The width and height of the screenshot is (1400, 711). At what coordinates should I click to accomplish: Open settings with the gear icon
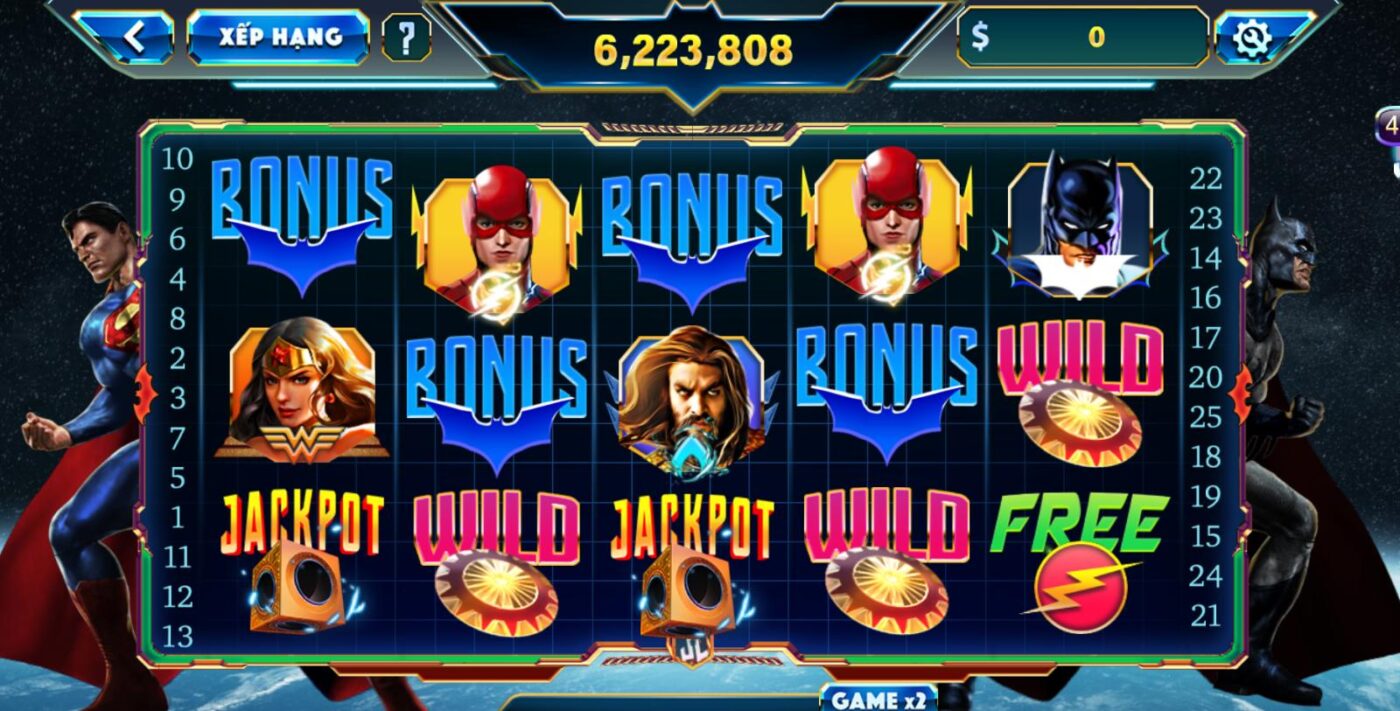(x=1251, y=38)
